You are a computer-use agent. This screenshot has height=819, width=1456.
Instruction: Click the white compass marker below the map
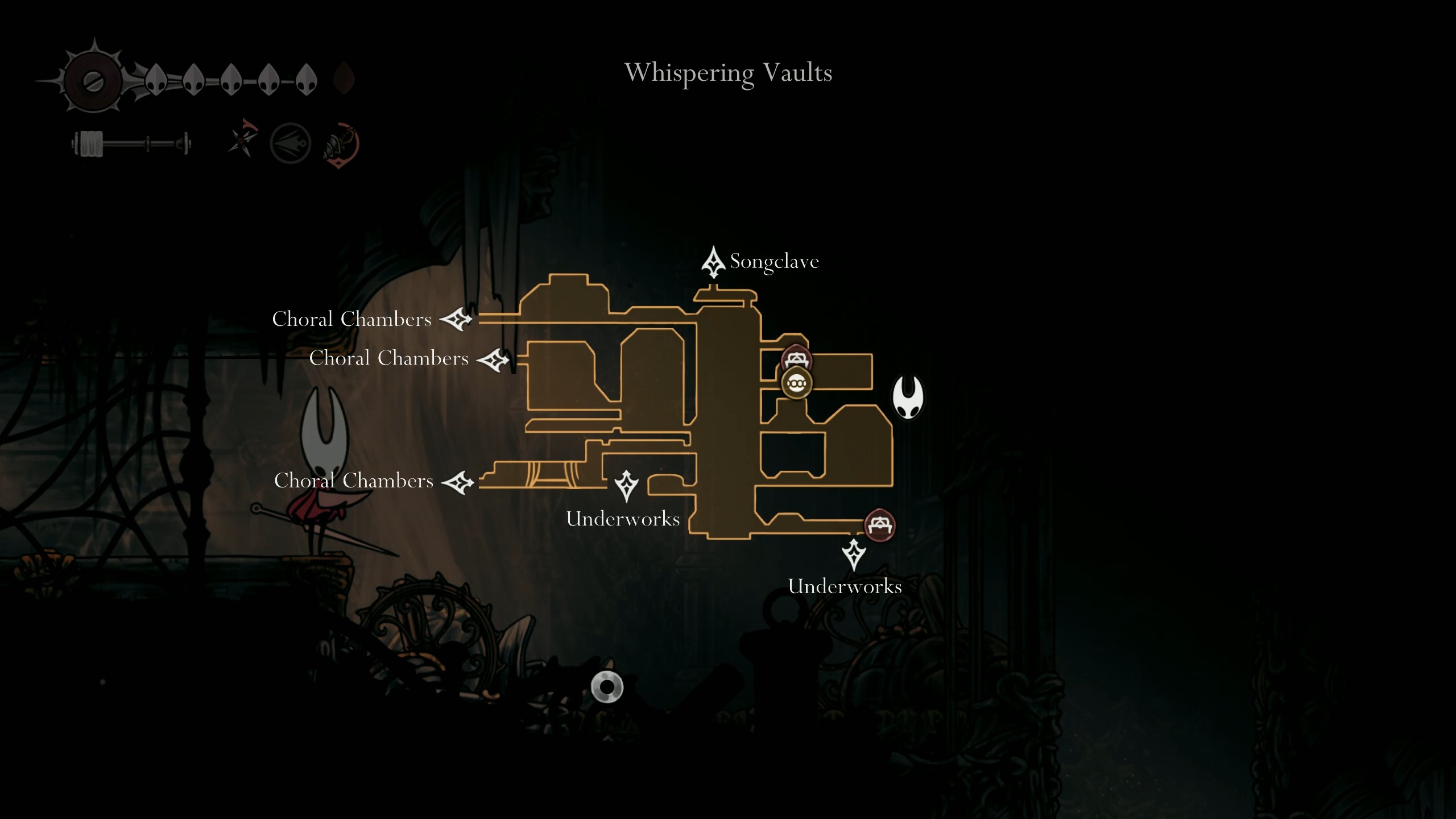click(x=607, y=688)
